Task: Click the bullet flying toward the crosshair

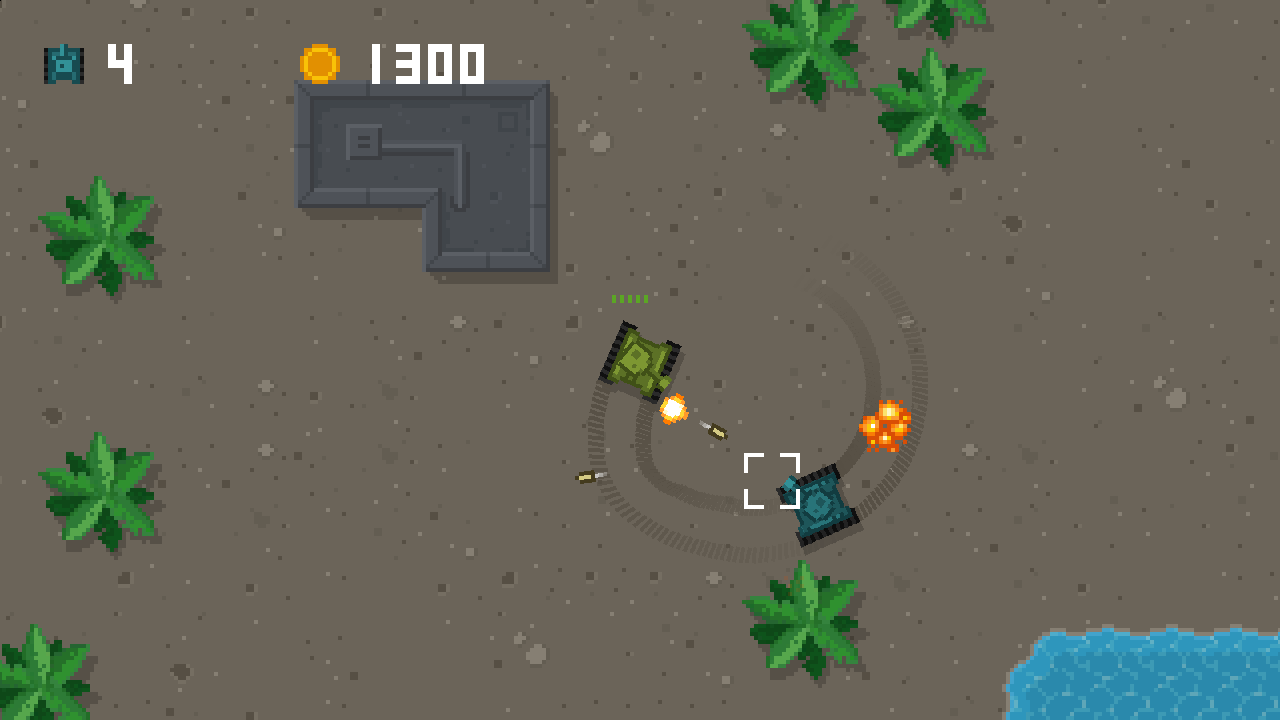Action: pos(716,431)
